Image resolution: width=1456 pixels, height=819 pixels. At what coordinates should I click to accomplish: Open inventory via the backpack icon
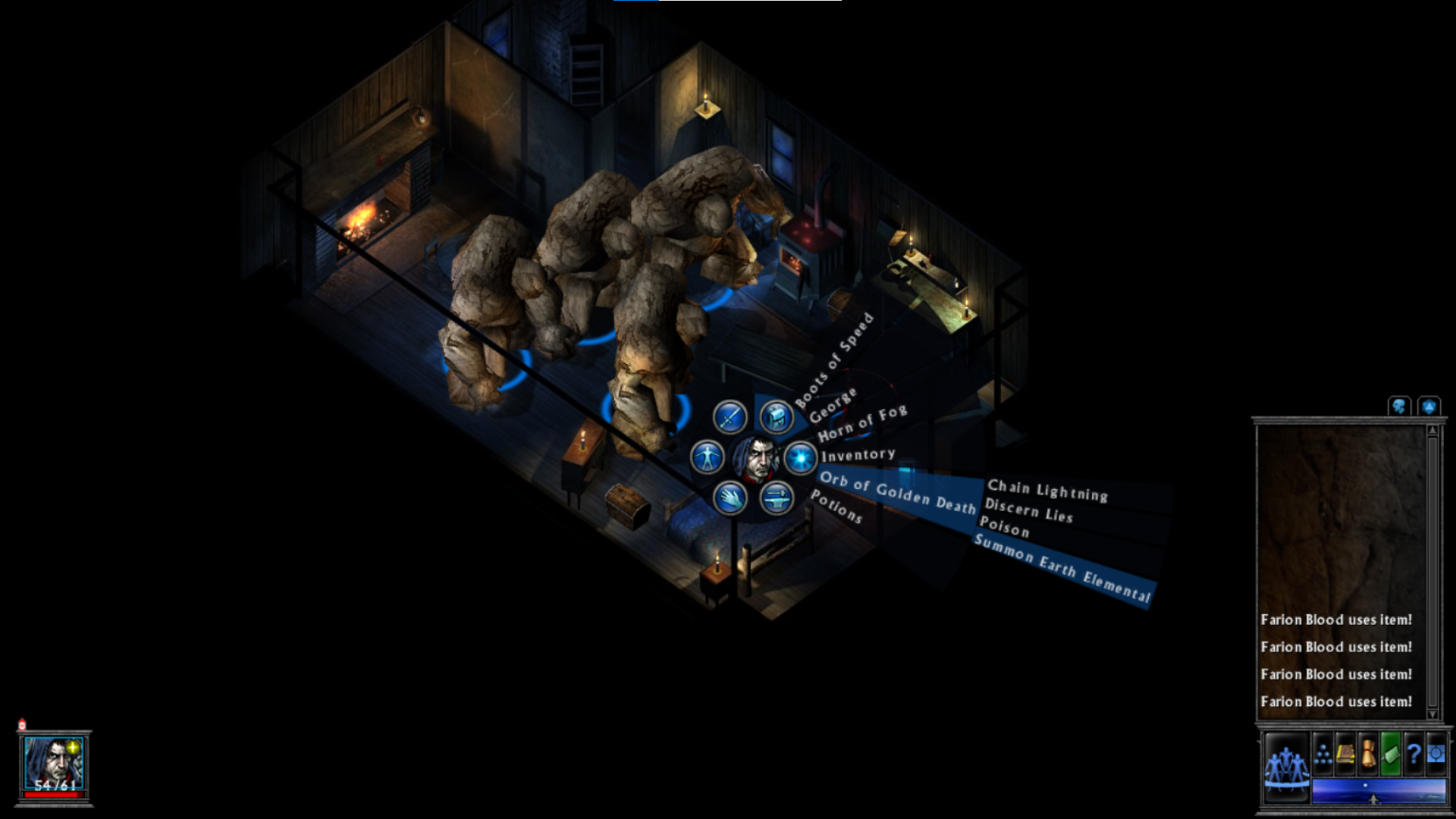coord(776,418)
